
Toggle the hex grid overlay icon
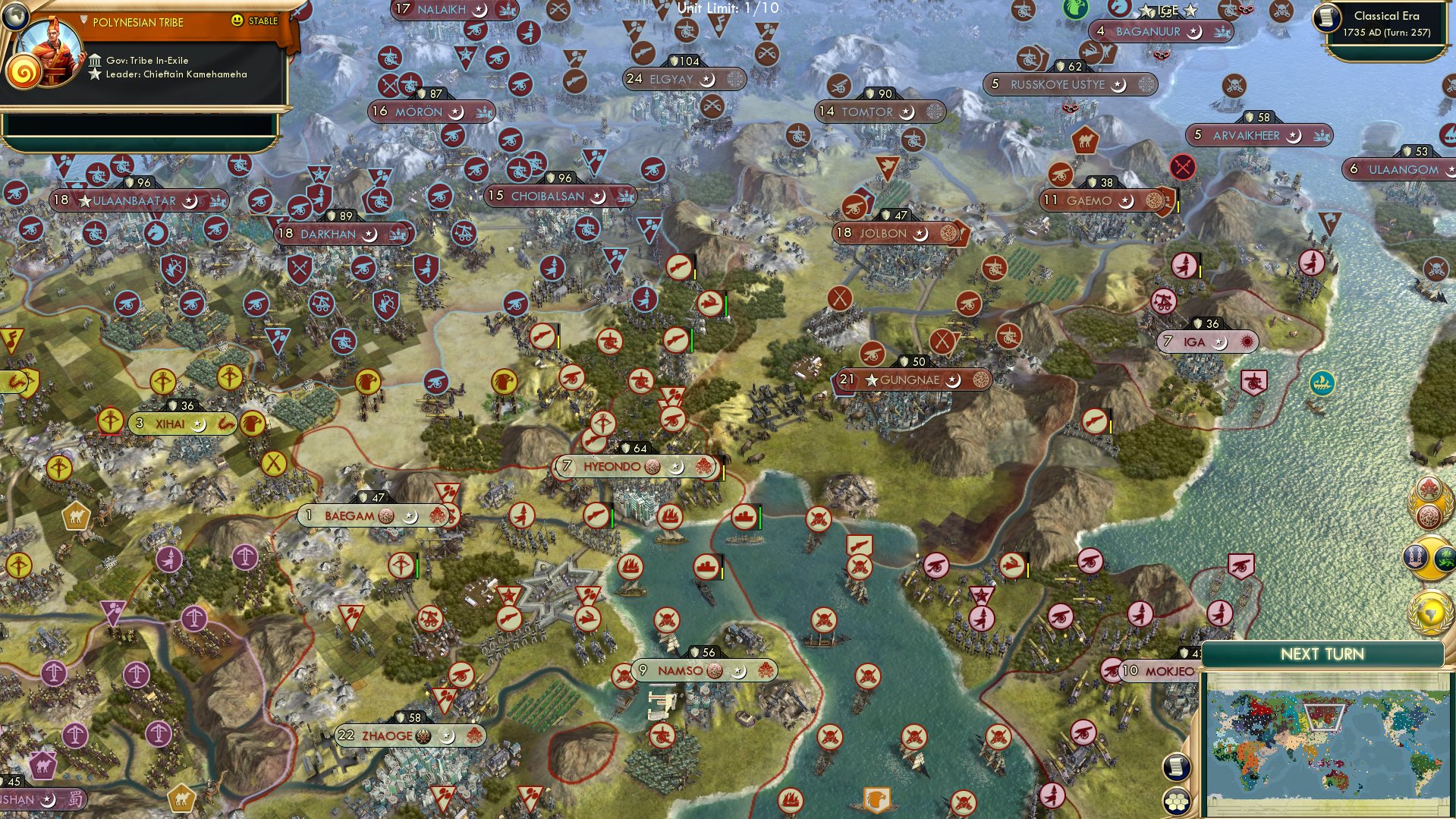(1177, 801)
